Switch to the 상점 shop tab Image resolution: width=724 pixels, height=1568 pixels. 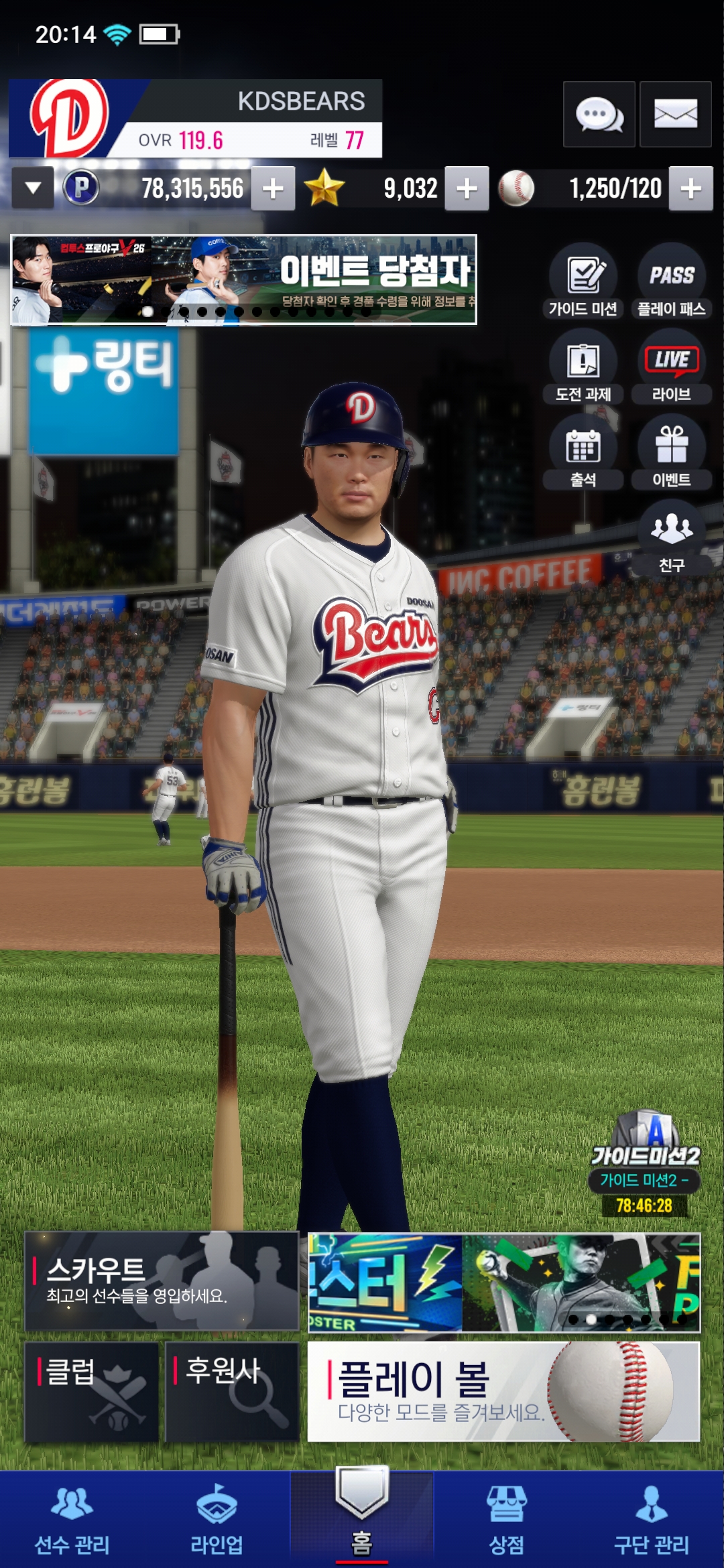point(507,1520)
